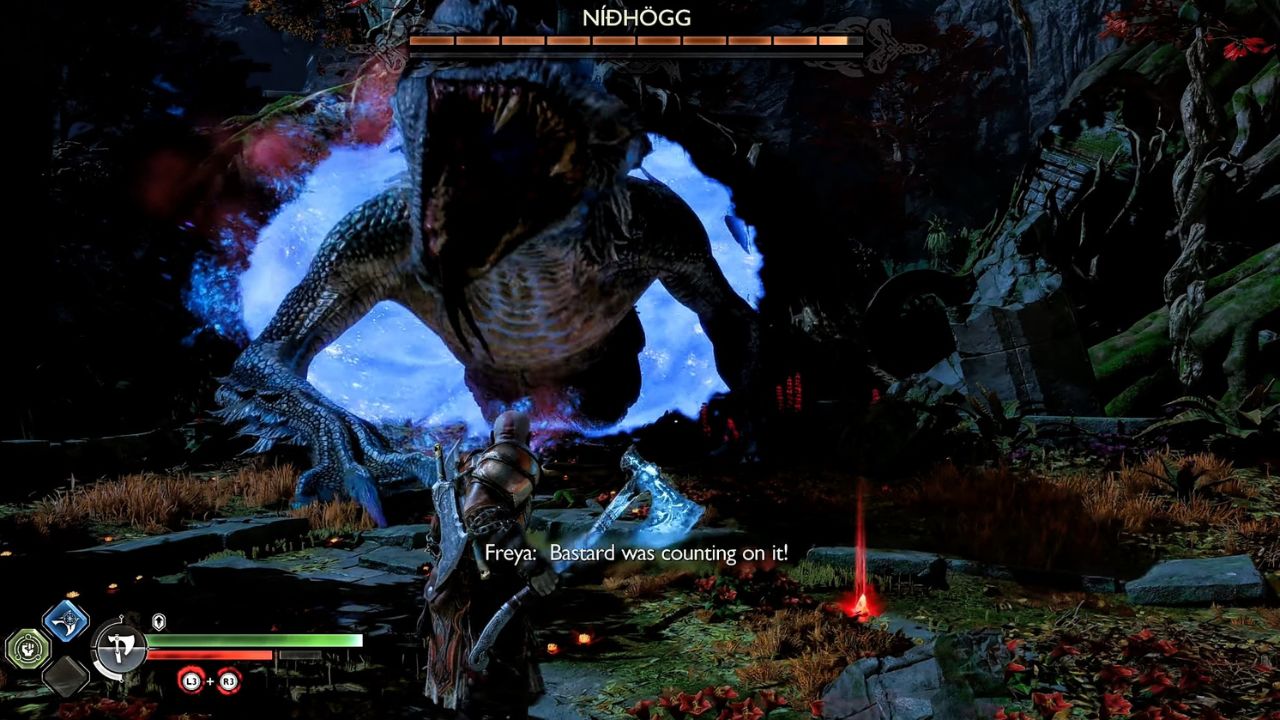Click the NÍÐHÖGG boss name title
The image size is (1280, 720).
(637, 17)
